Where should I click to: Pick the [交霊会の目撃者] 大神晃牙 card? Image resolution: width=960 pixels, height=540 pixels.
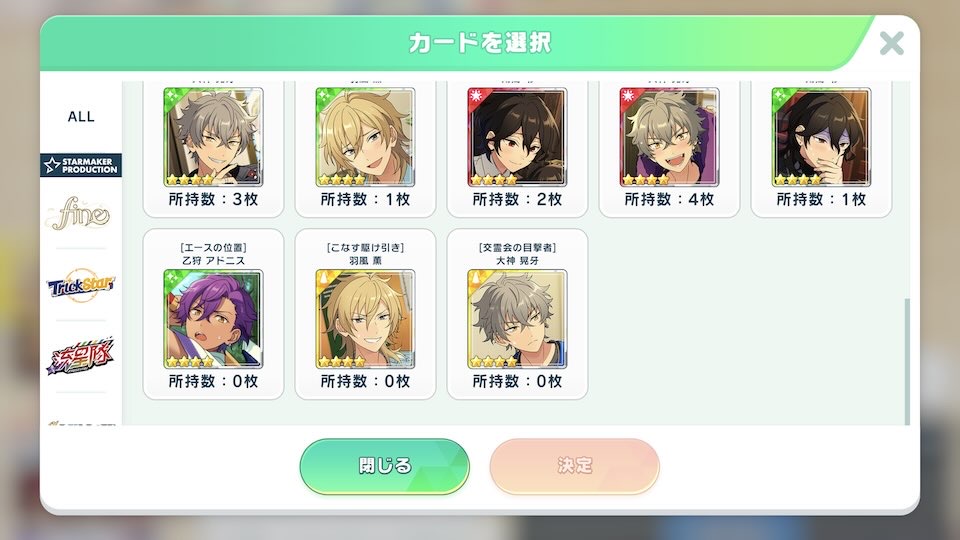(x=517, y=319)
